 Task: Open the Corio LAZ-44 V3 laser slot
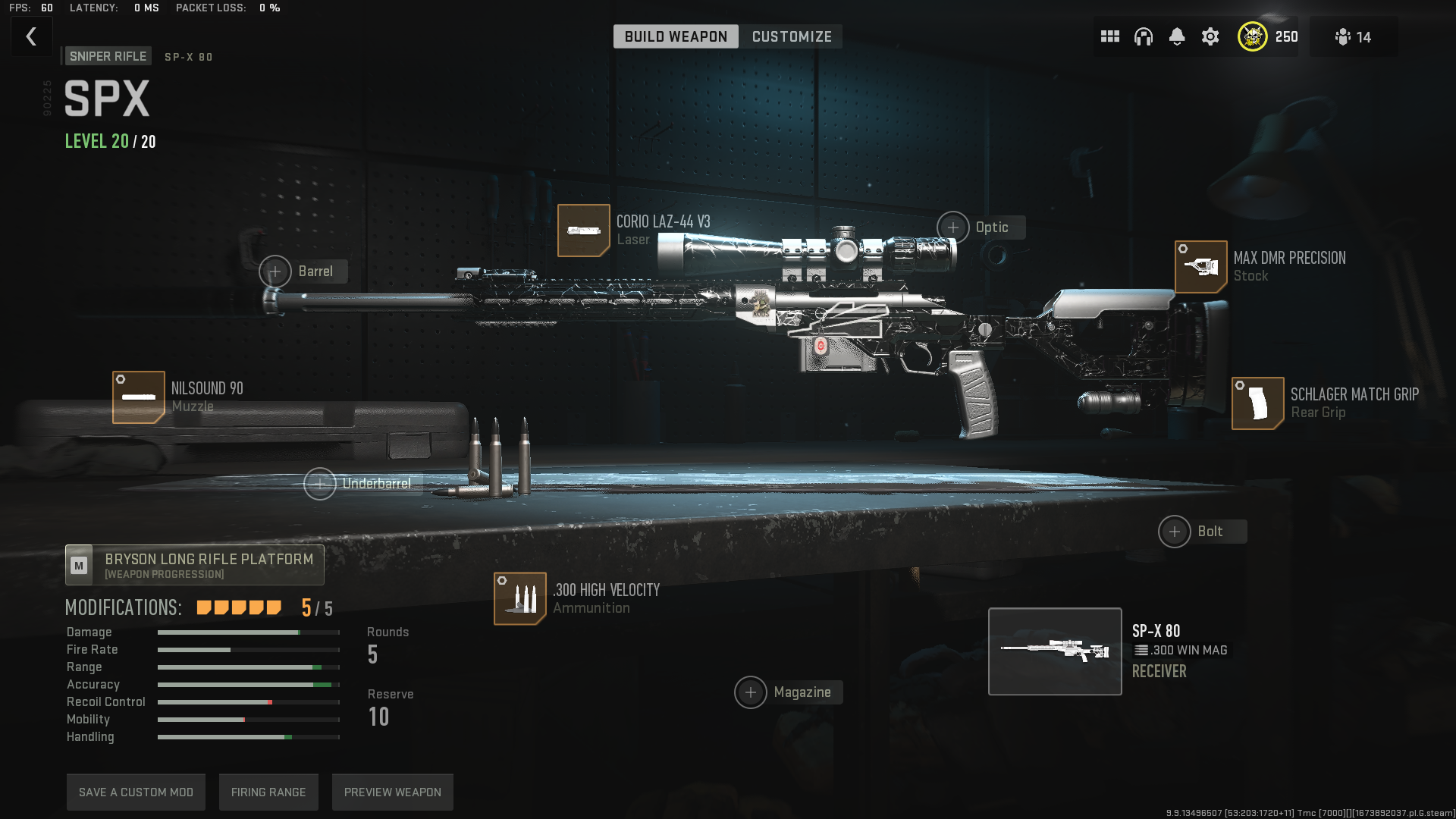[x=584, y=231]
